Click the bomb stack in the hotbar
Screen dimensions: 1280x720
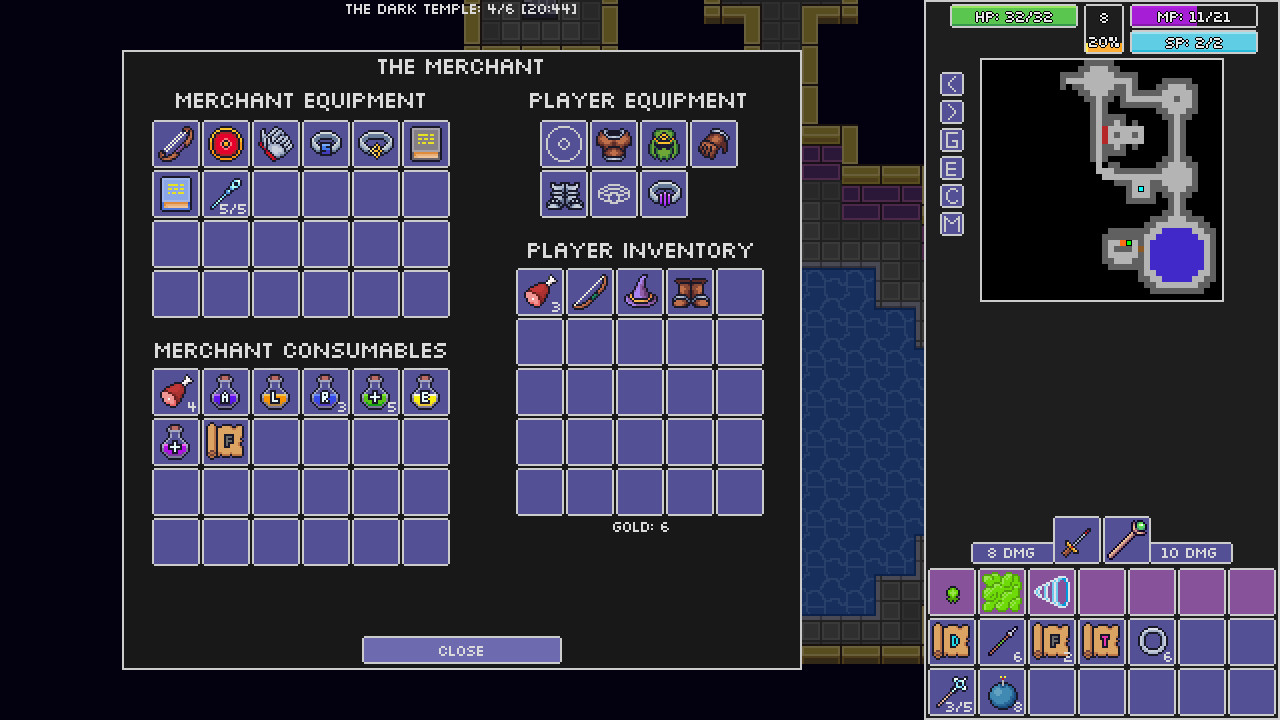coord(1002,691)
